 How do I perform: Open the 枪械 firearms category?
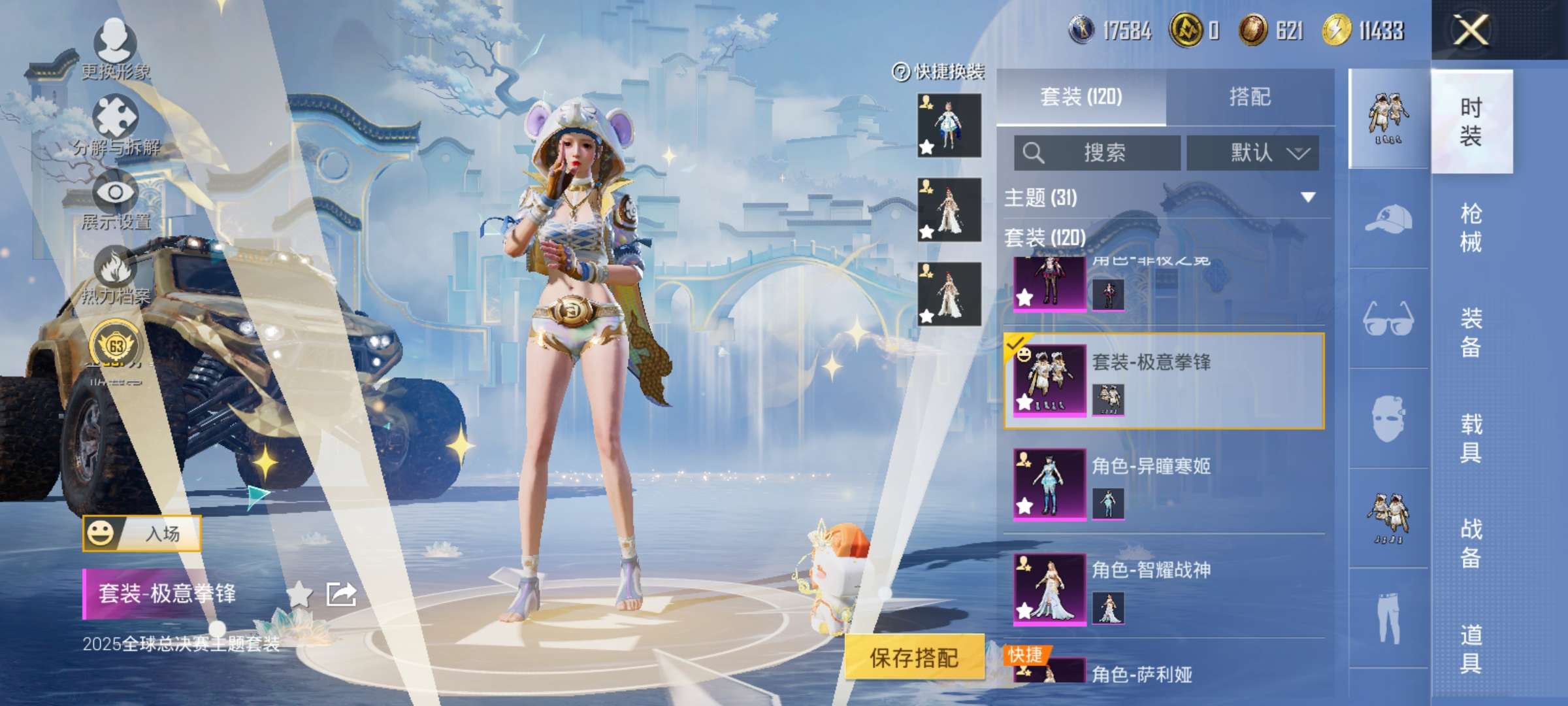1471,227
